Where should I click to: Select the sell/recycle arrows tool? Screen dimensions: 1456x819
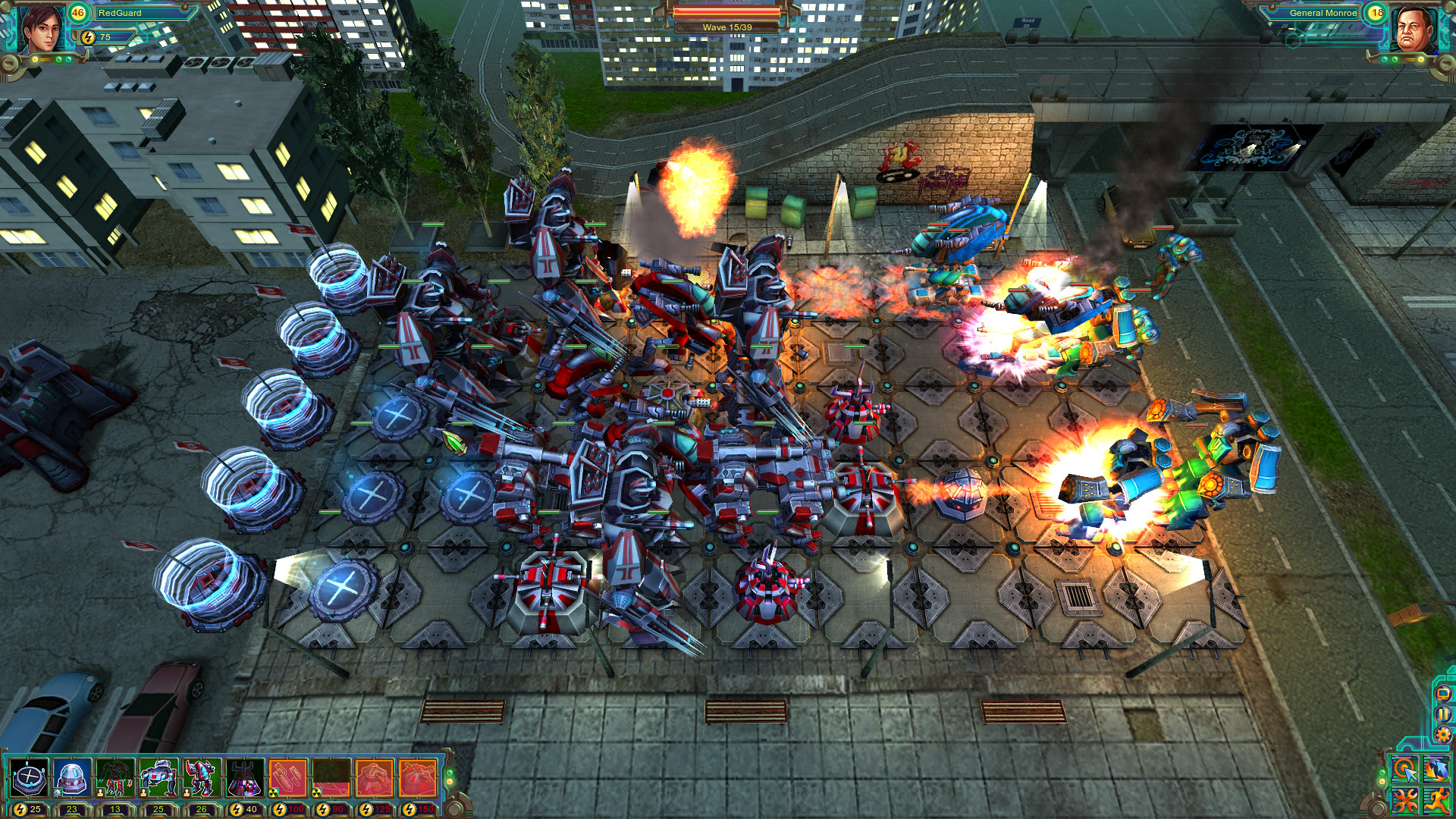[x=1436, y=770]
